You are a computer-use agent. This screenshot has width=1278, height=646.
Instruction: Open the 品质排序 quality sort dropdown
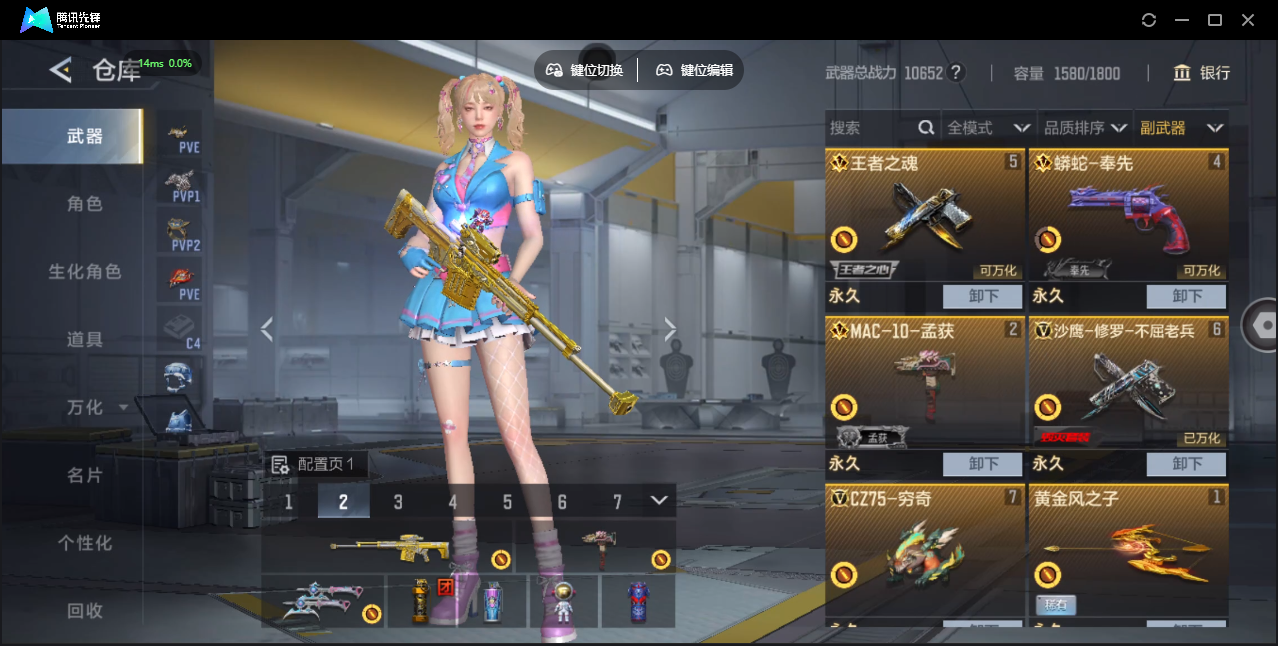click(1085, 128)
